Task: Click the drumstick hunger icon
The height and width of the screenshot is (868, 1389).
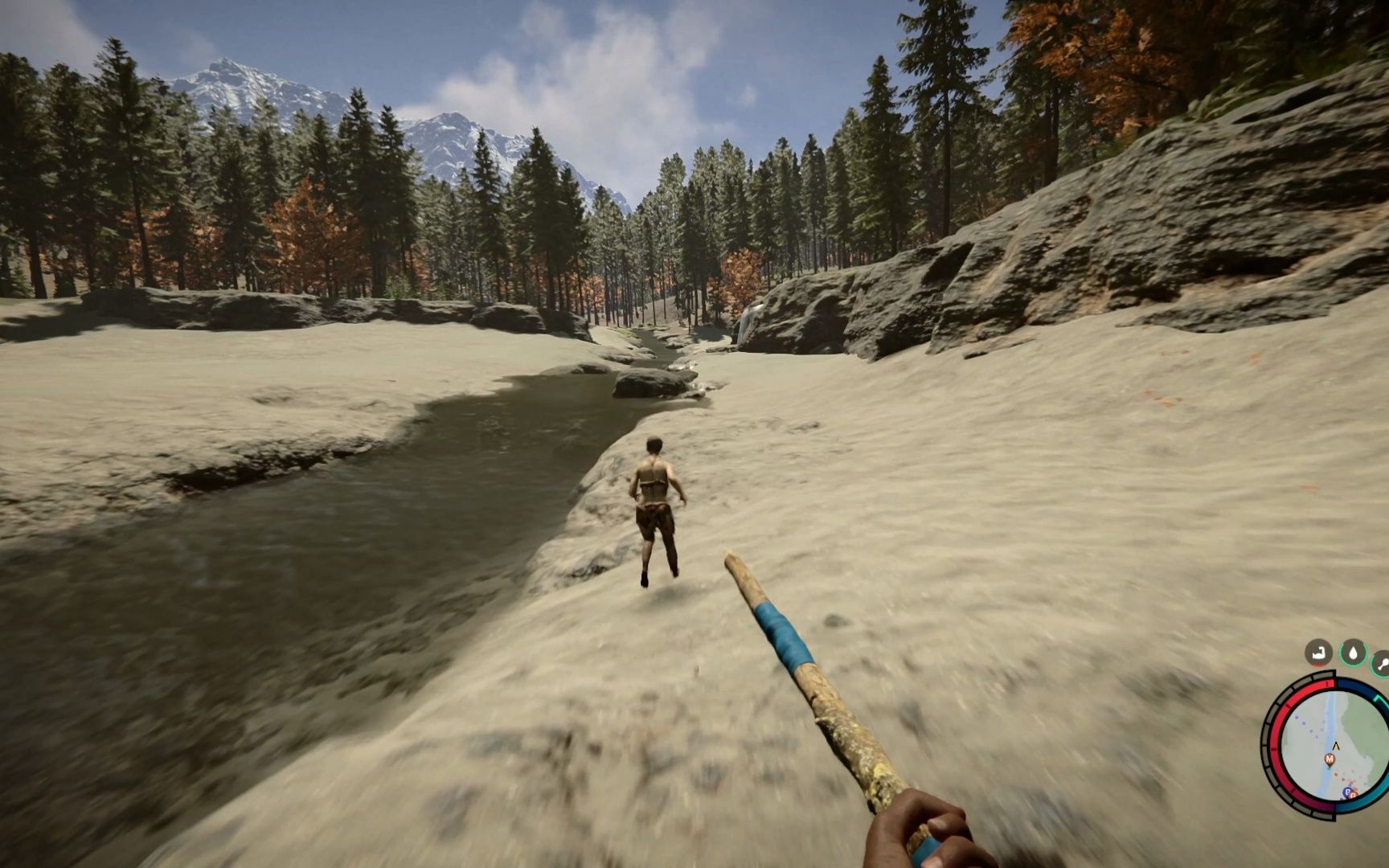Action: tap(1383, 664)
